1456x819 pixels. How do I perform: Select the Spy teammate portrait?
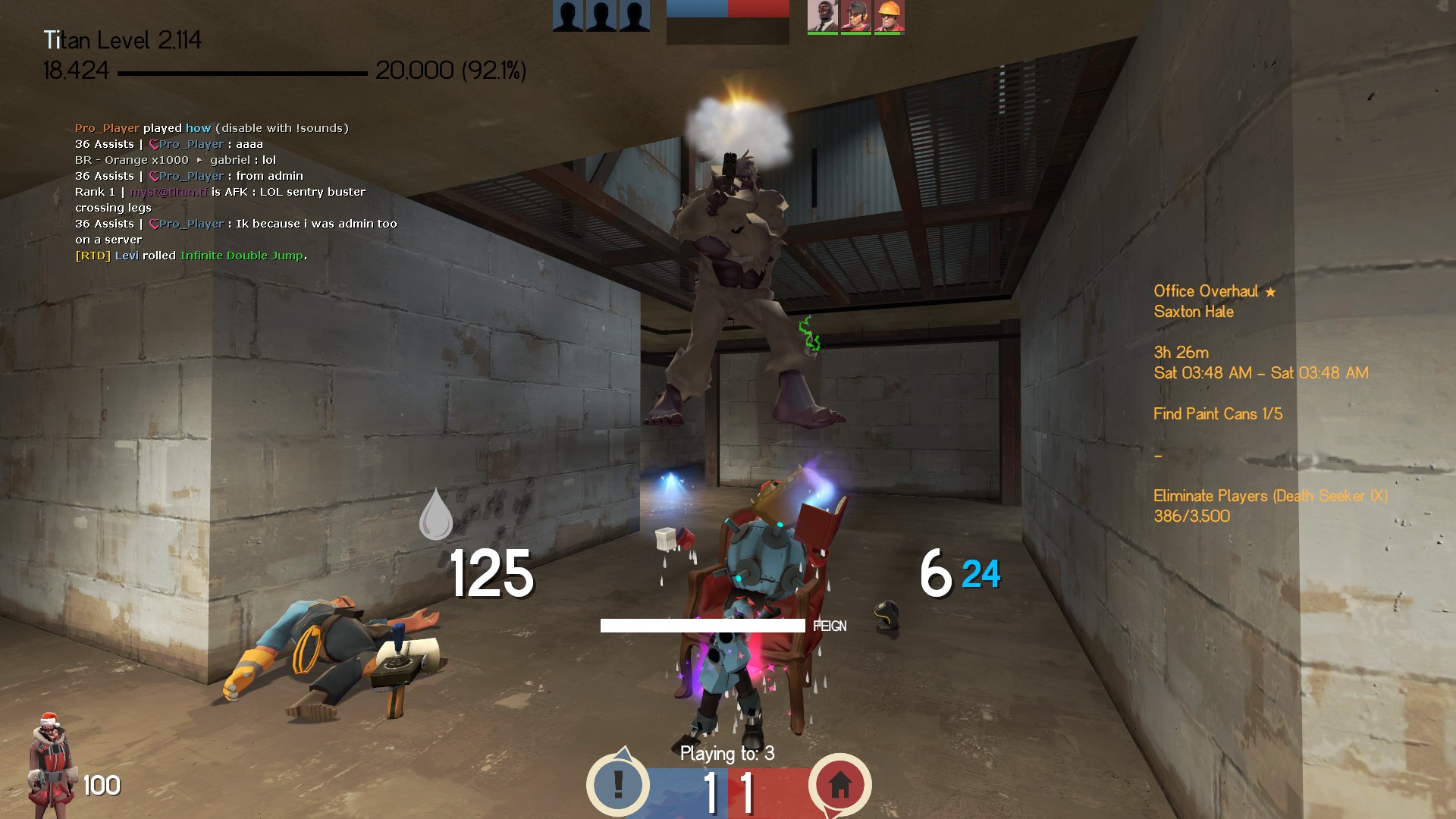point(822,16)
